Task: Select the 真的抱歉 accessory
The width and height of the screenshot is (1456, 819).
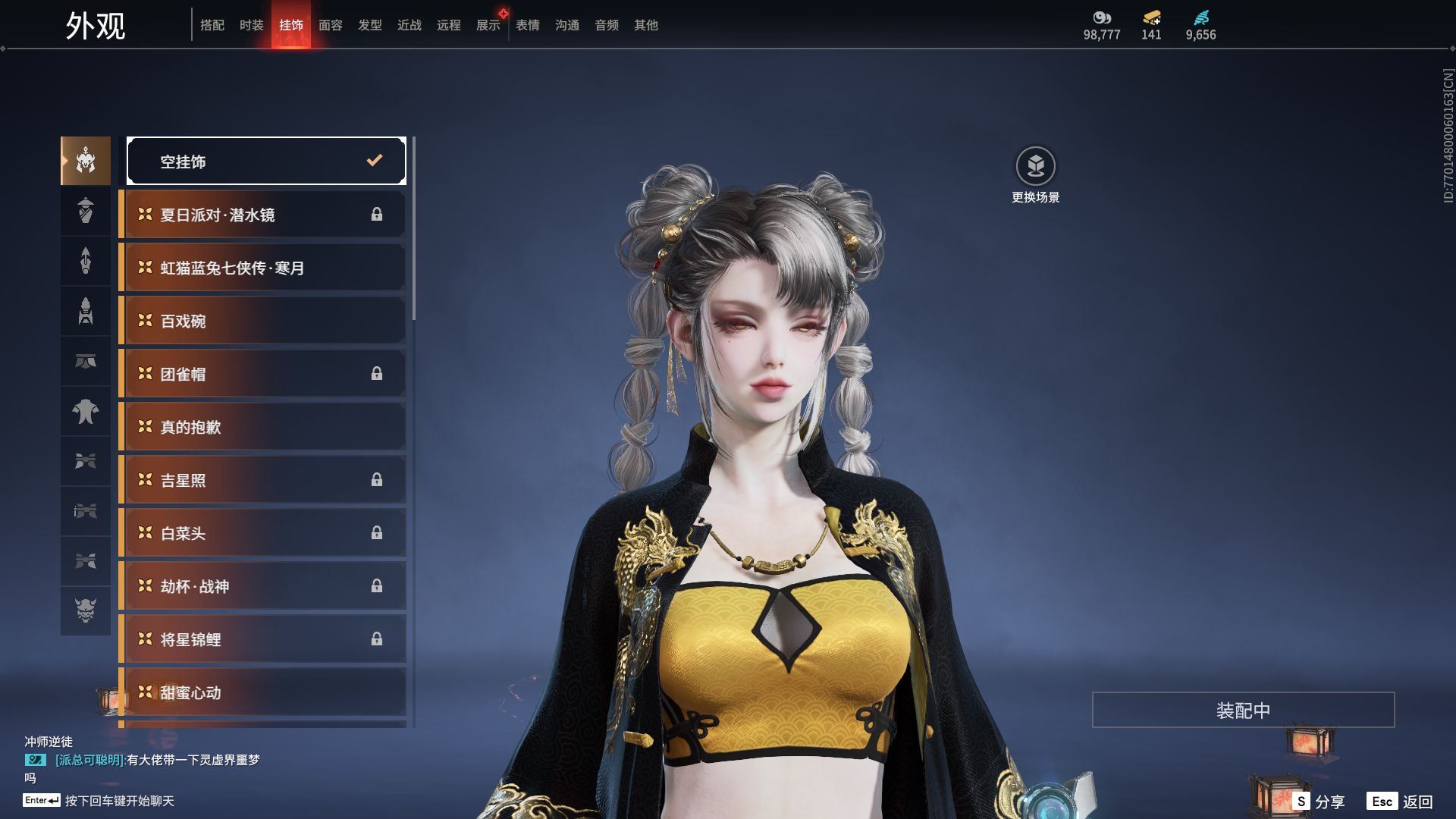Action: pyautogui.click(x=262, y=427)
